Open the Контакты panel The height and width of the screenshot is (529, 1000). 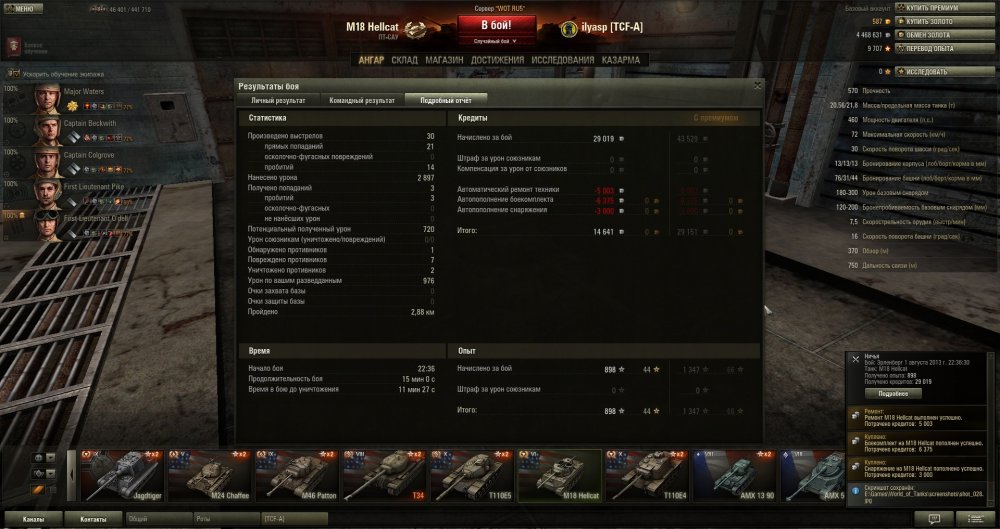click(x=93, y=520)
